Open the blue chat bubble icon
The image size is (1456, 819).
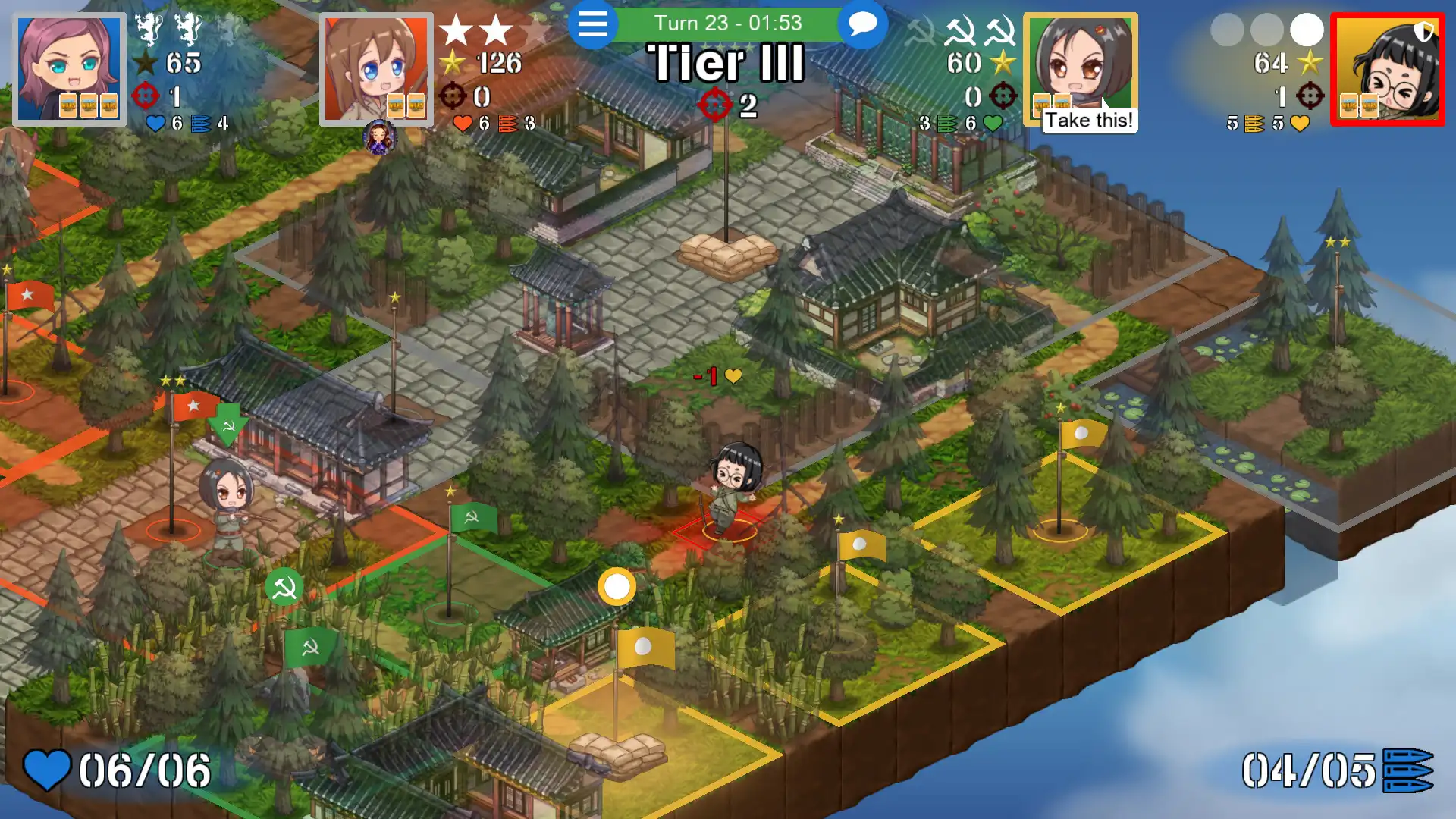tap(861, 24)
